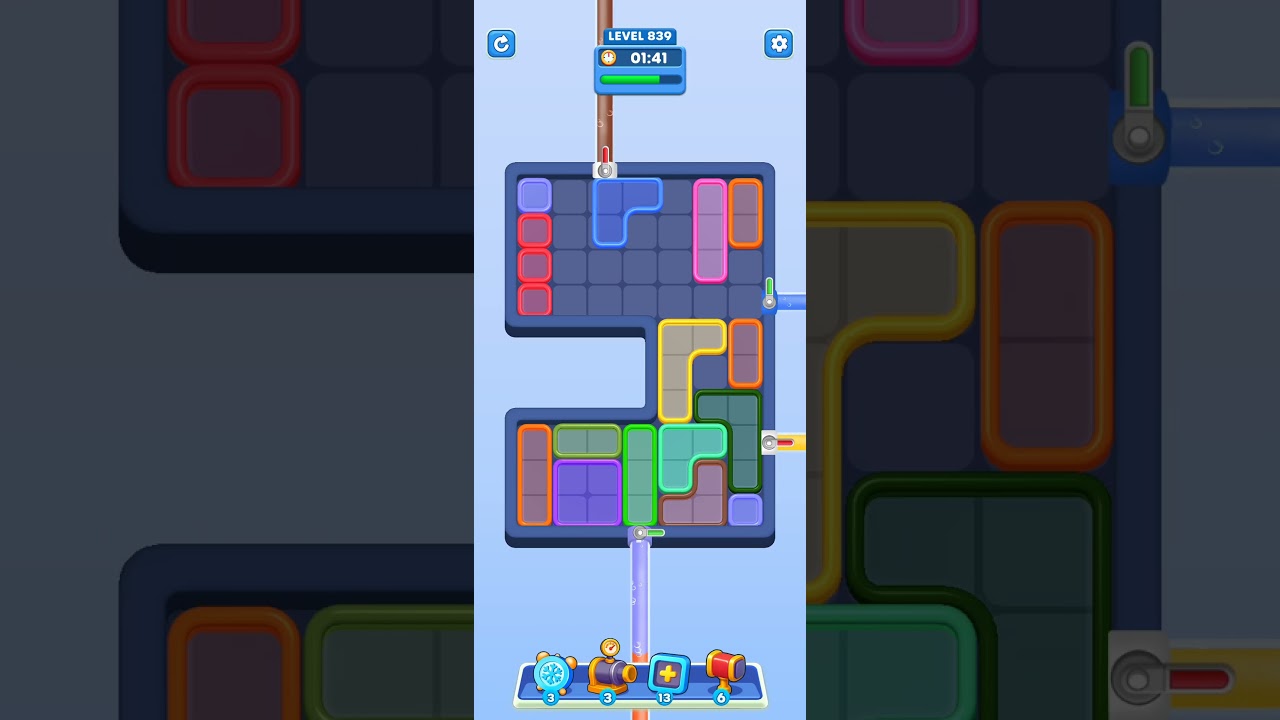Viewport: 1280px width, 720px height.
Task: Toggle the green valve below the puzzle board
Action: (641, 533)
